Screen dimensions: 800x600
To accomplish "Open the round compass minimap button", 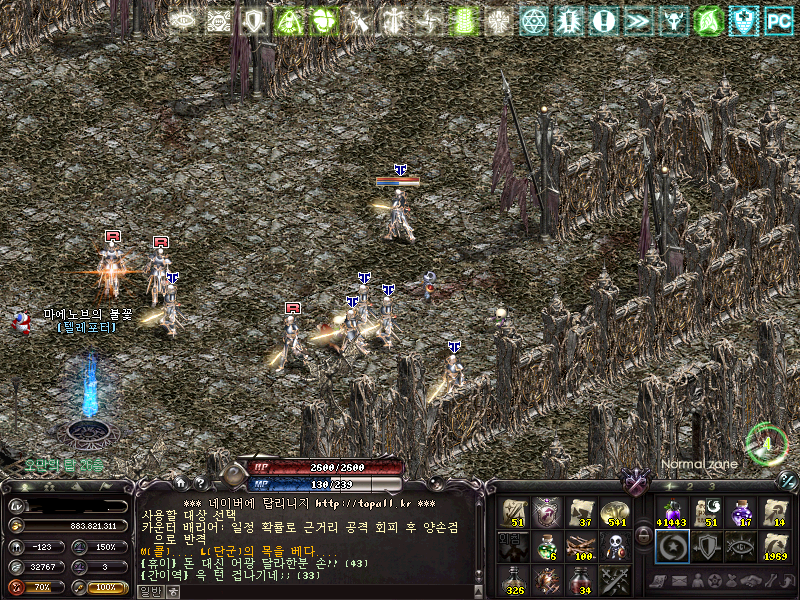I will [x=765, y=443].
